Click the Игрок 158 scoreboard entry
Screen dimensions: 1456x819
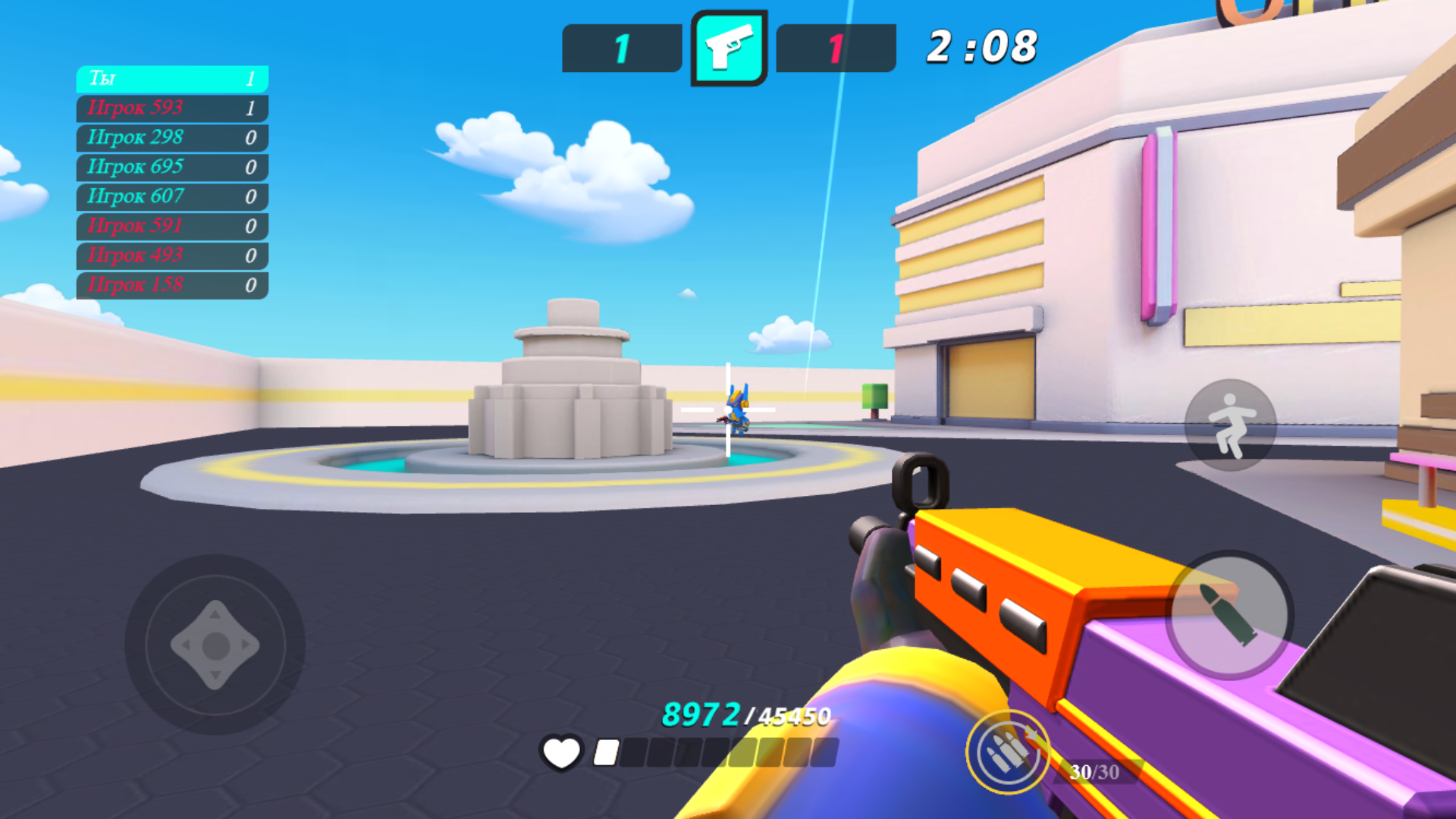pyautogui.click(x=172, y=285)
